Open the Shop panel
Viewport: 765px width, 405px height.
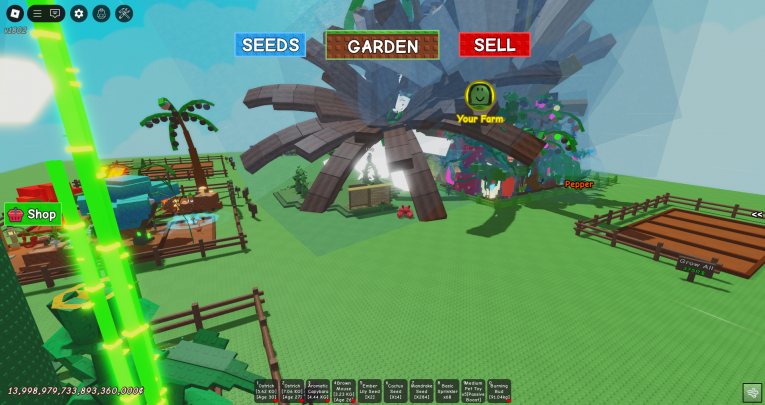pos(33,214)
